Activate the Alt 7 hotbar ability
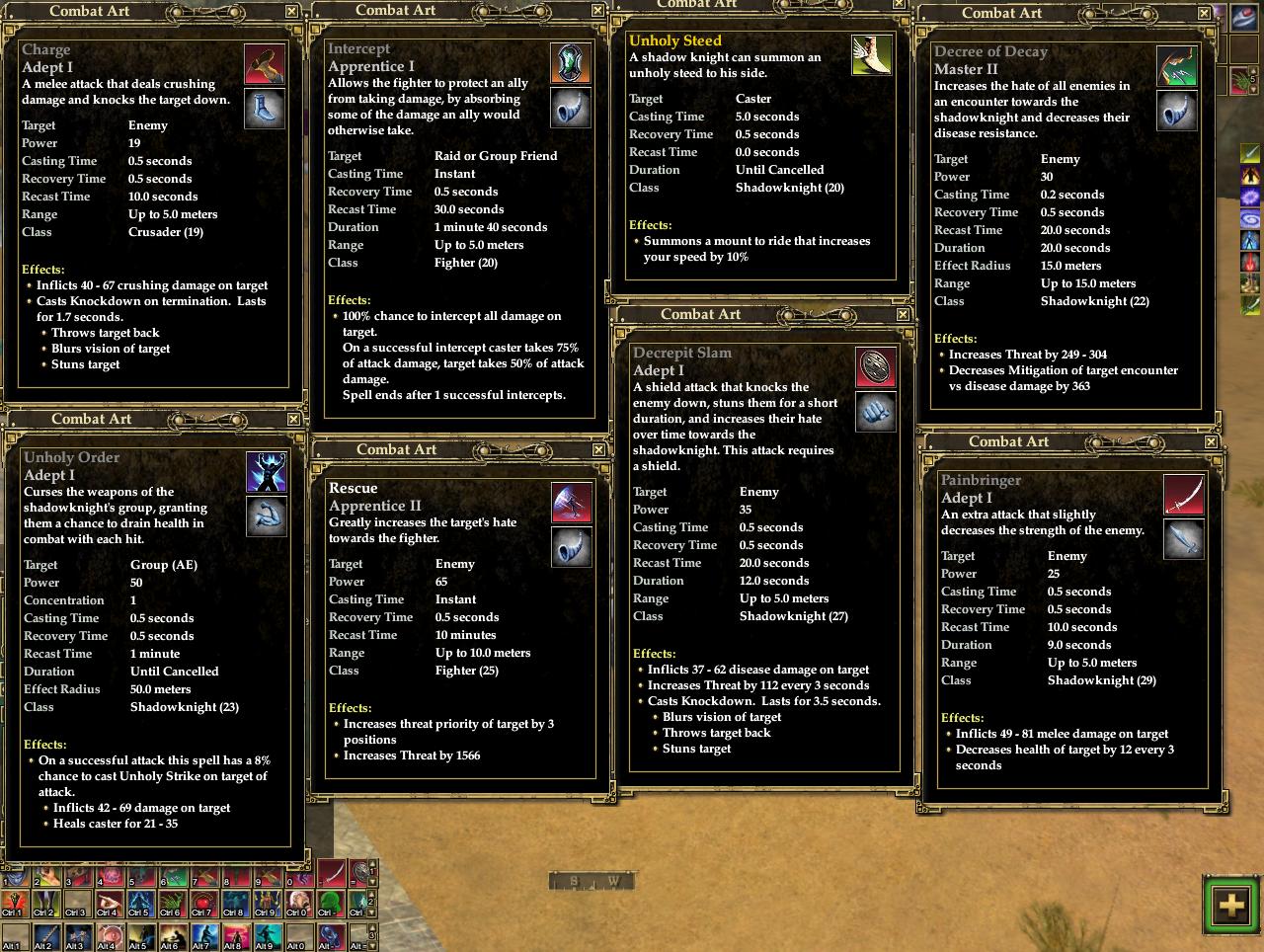The height and width of the screenshot is (952, 1264). 204,938
